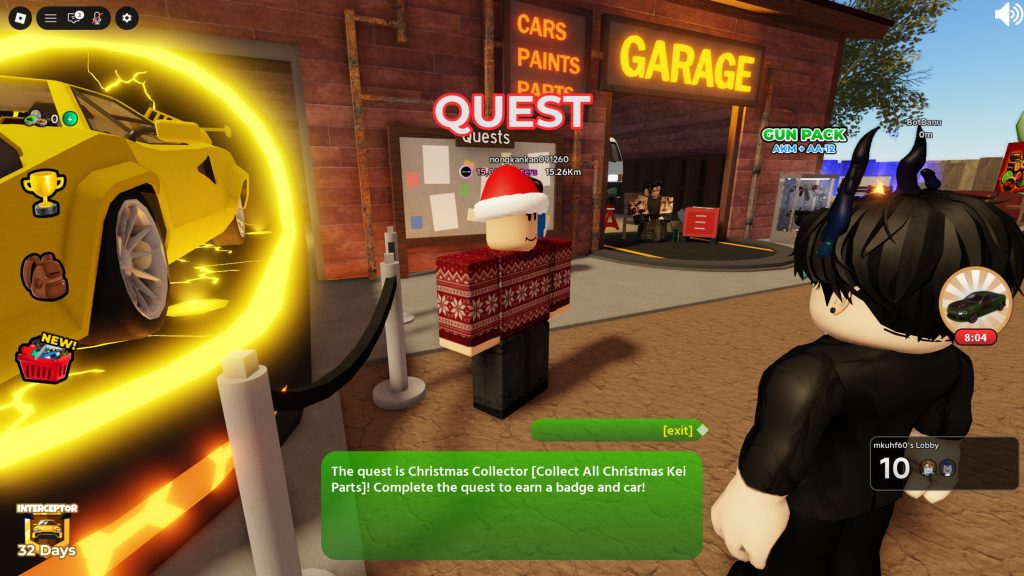This screenshot has width=1024, height=576.
Task: Toggle the sound speaker icon
Action: click(1007, 14)
